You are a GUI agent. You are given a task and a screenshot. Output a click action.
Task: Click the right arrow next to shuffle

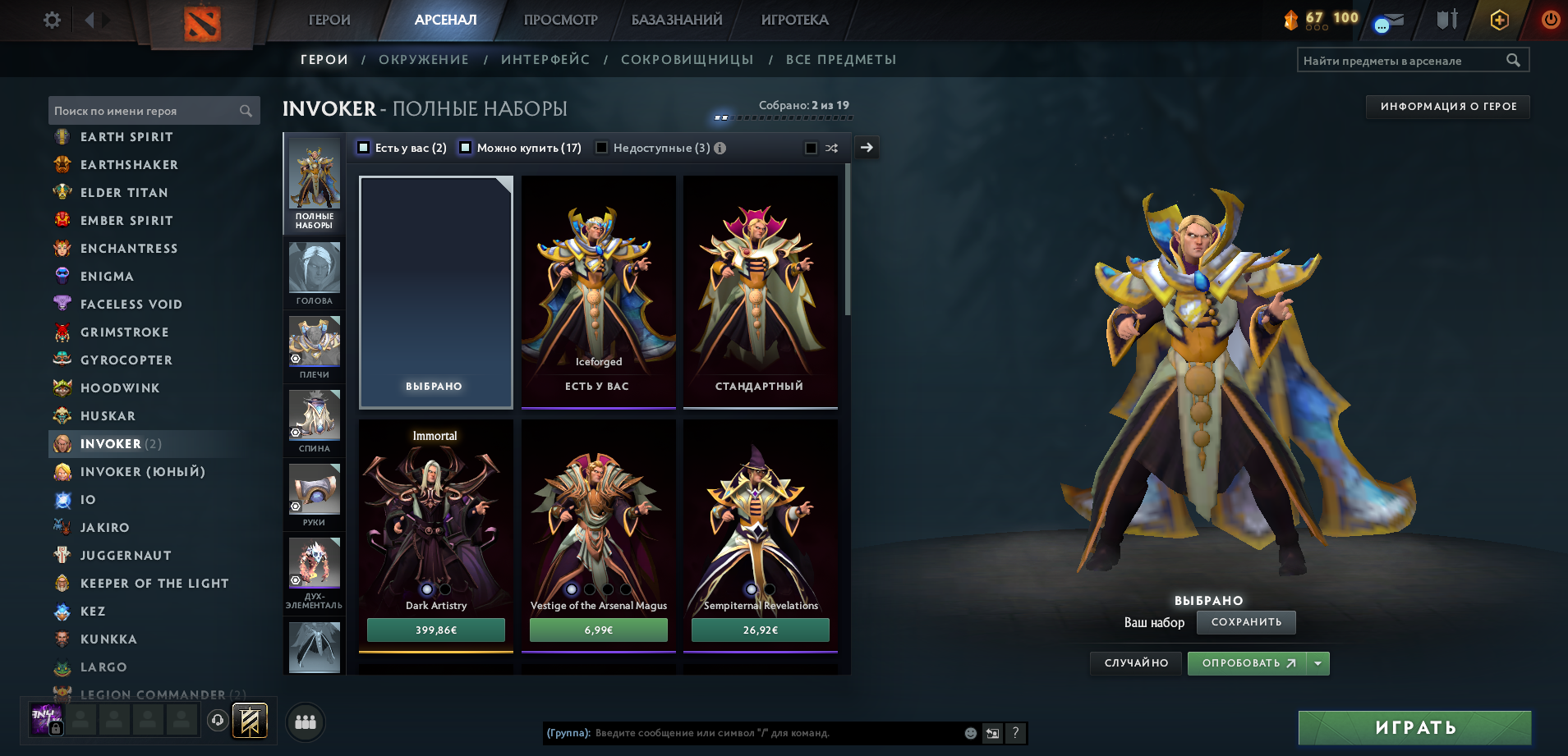(866, 148)
